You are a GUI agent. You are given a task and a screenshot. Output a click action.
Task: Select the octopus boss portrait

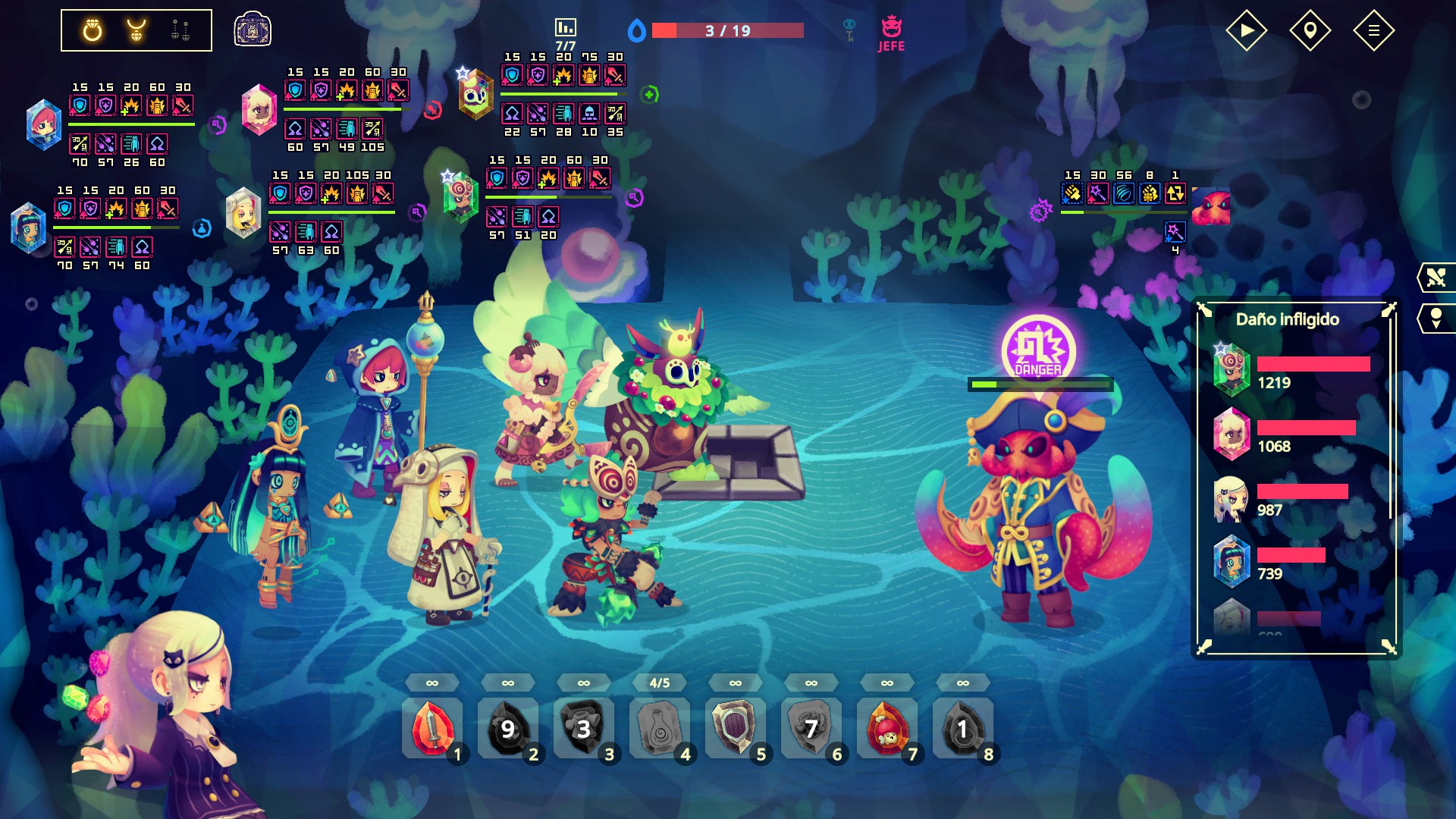[x=1210, y=206]
